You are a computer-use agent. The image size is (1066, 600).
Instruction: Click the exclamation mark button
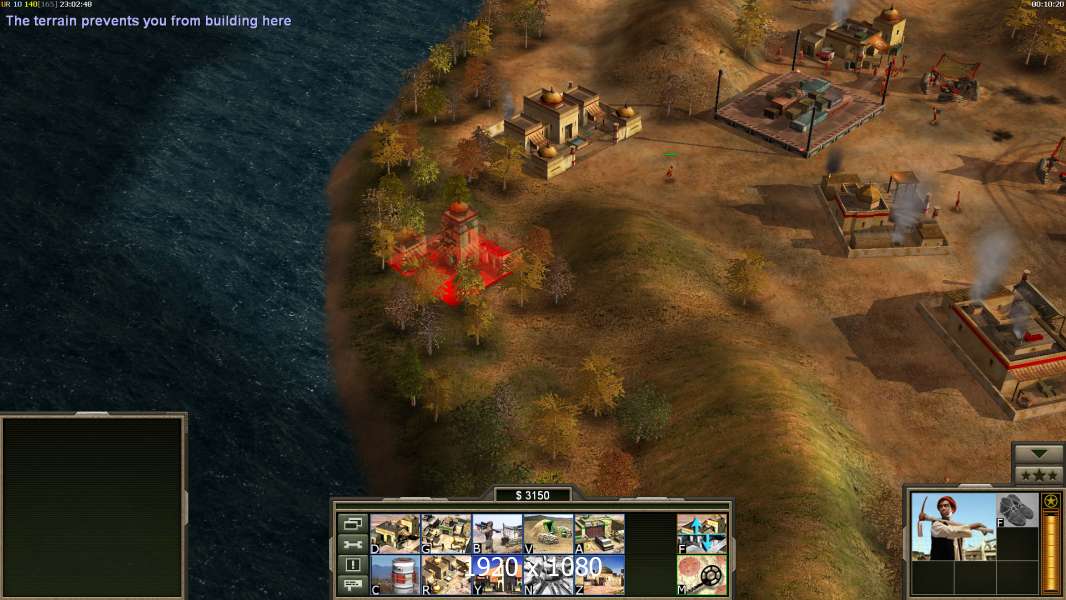tap(352, 566)
